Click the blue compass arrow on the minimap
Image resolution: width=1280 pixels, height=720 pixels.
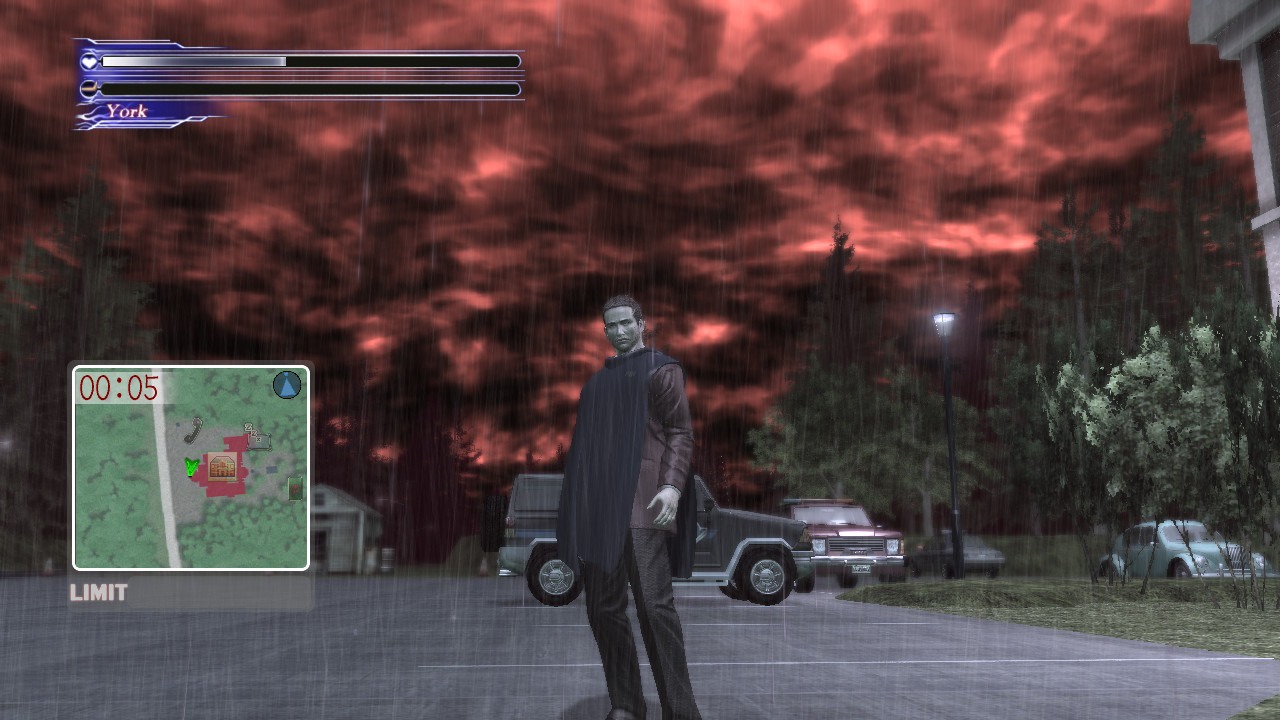tap(287, 385)
